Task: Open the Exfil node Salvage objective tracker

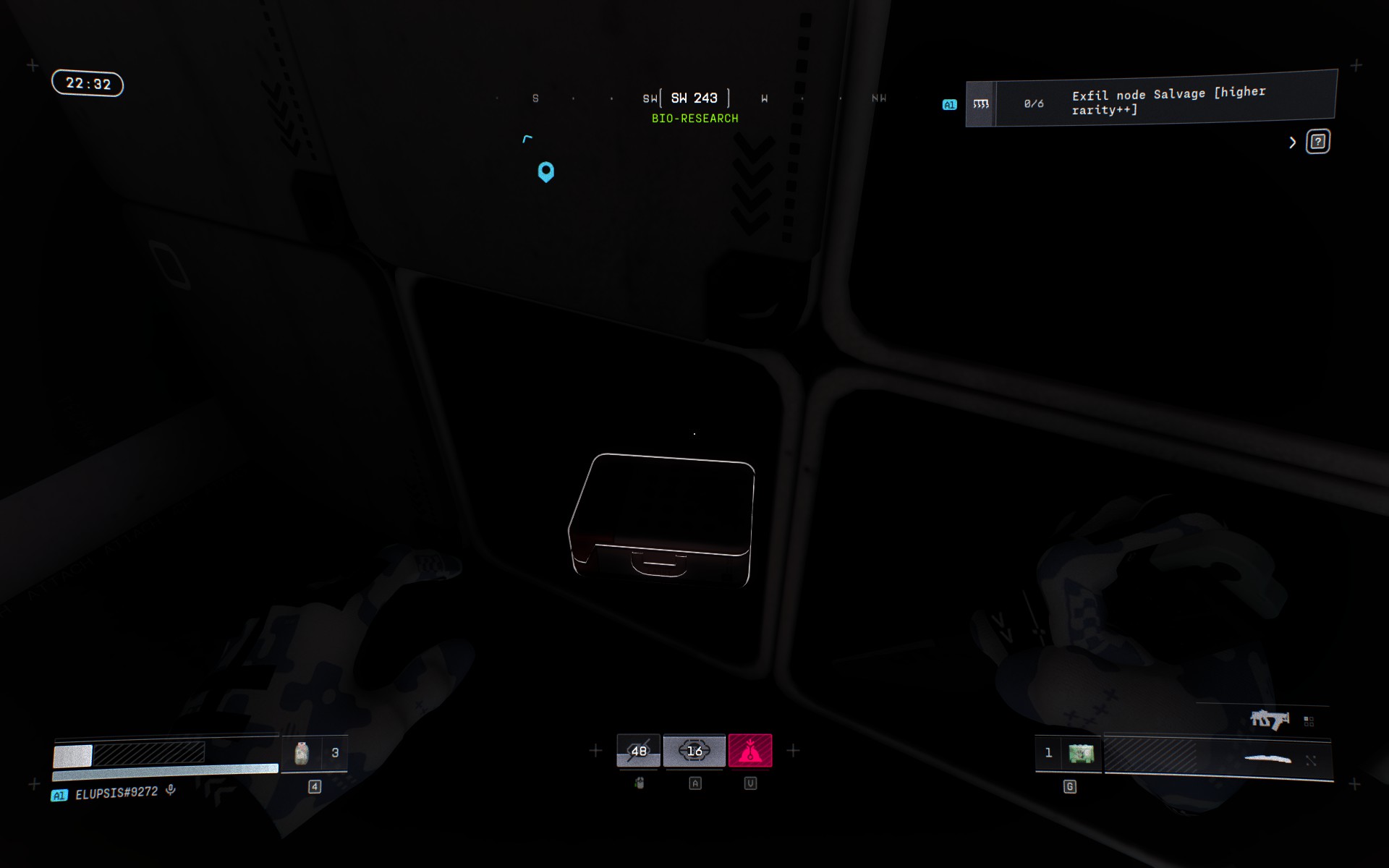Action: 1150,101
